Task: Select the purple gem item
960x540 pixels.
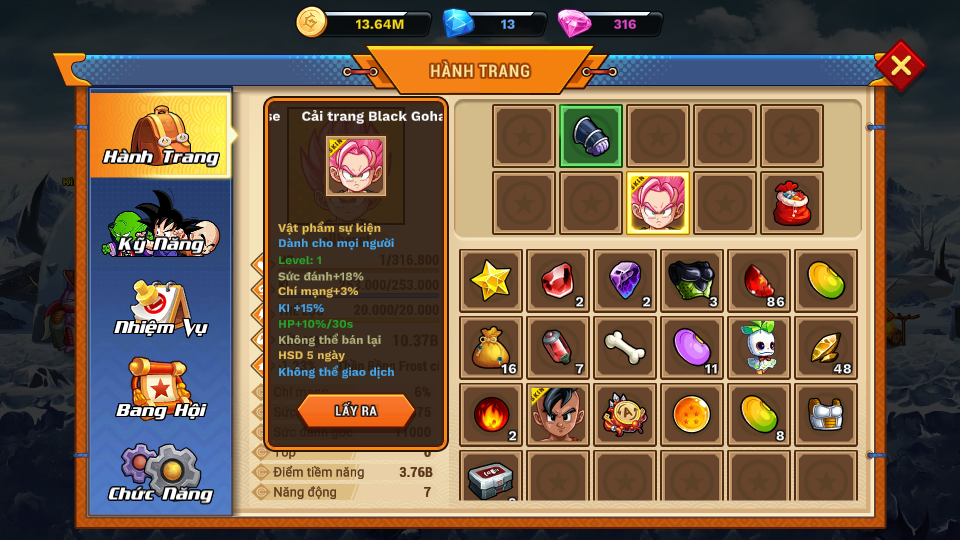Action: [625, 281]
